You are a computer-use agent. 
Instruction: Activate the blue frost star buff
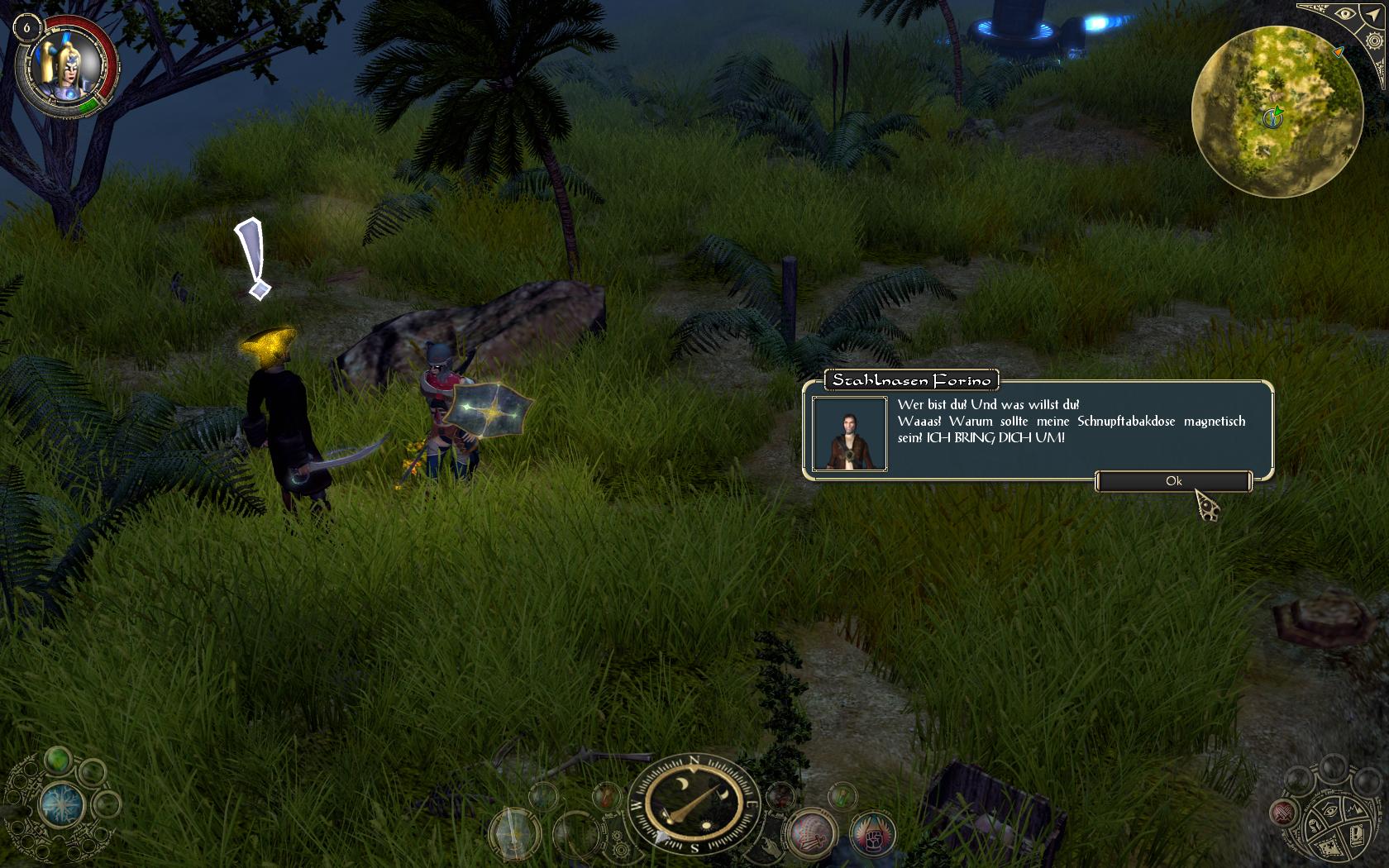pos(63,805)
